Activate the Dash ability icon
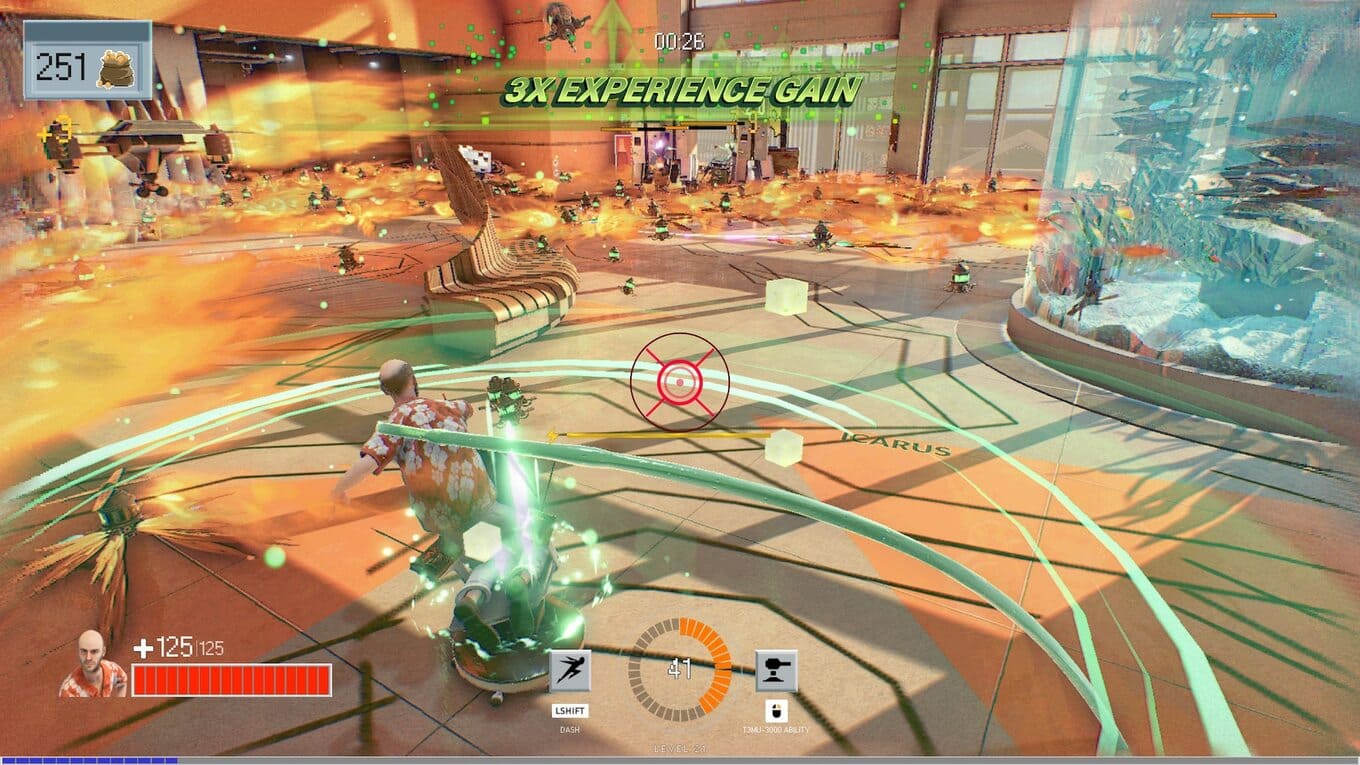 (x=570, y=671)
